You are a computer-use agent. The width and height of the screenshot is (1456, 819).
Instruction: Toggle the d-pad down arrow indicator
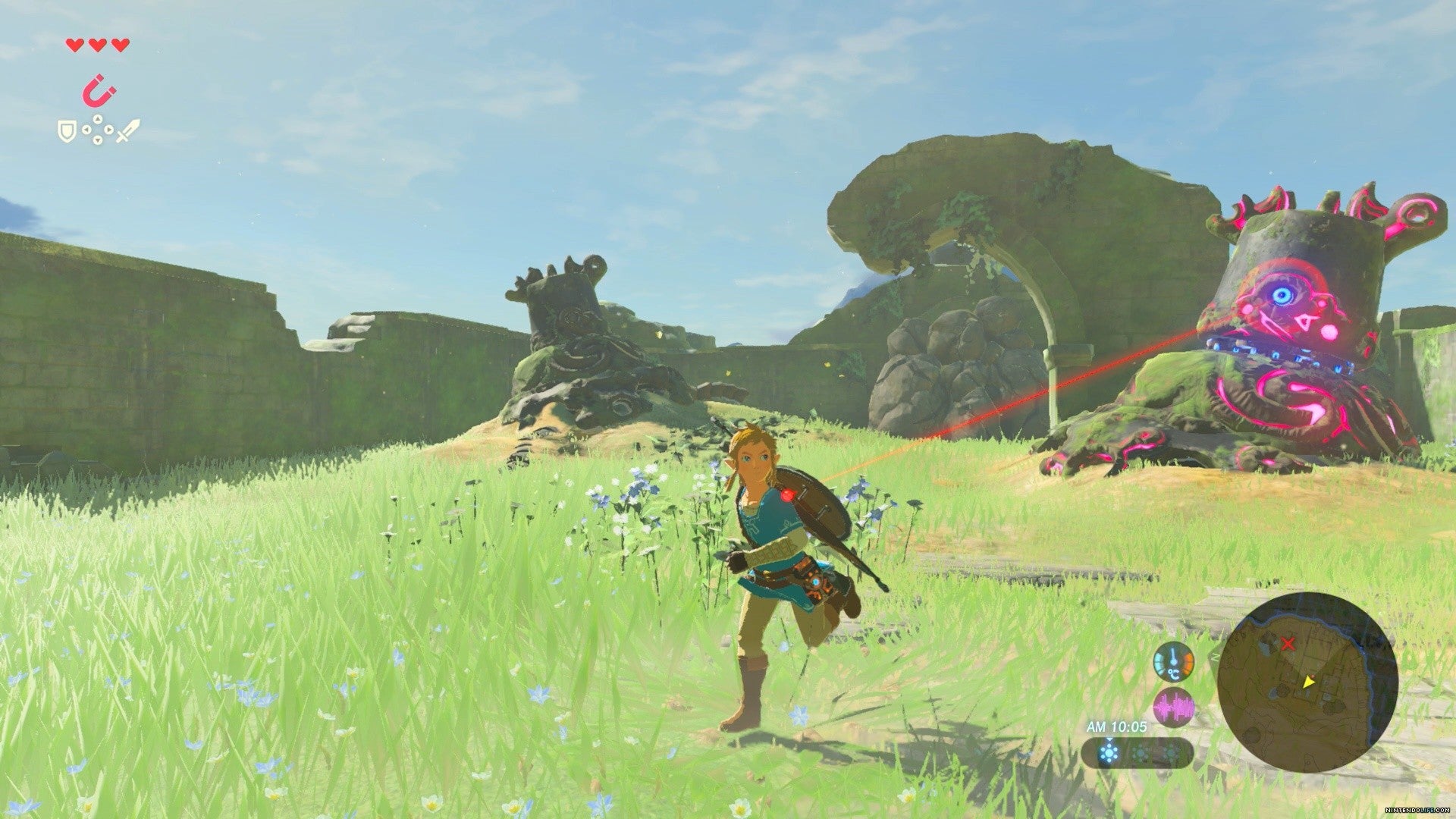pyautogui.click(x=97, y=140)
